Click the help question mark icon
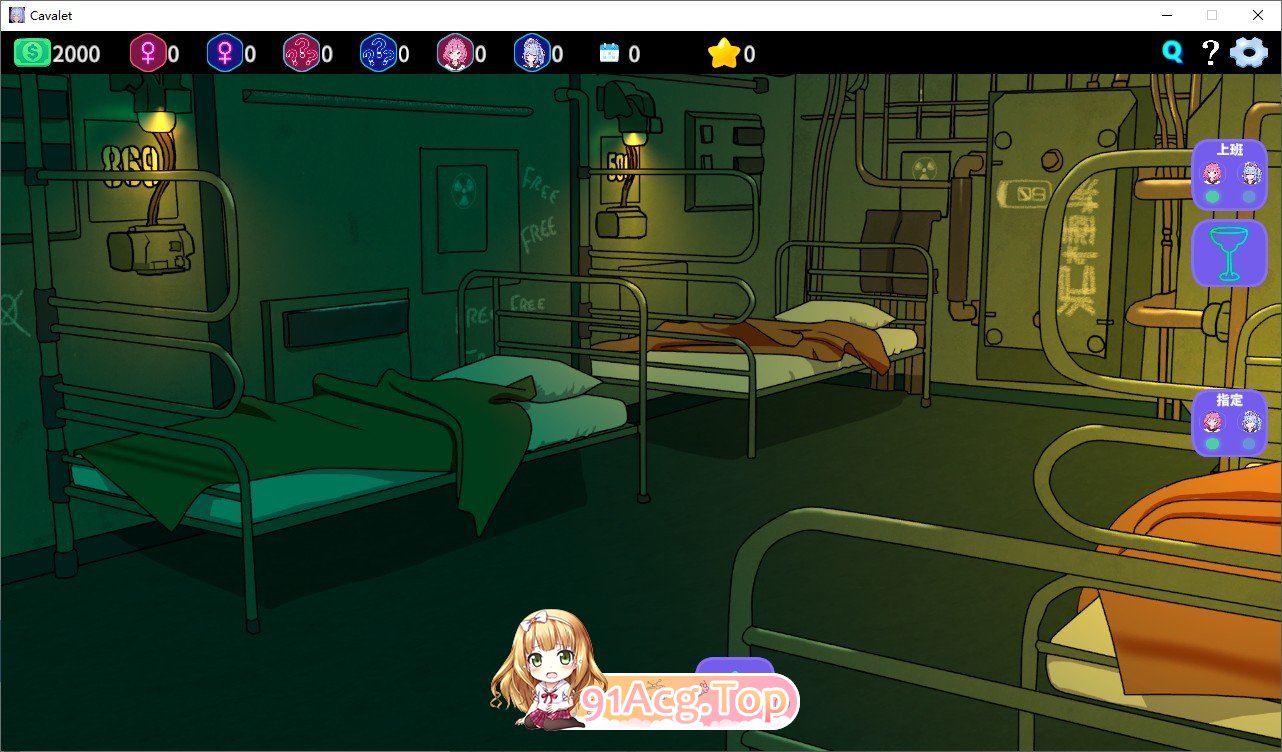 (1210, 53)
